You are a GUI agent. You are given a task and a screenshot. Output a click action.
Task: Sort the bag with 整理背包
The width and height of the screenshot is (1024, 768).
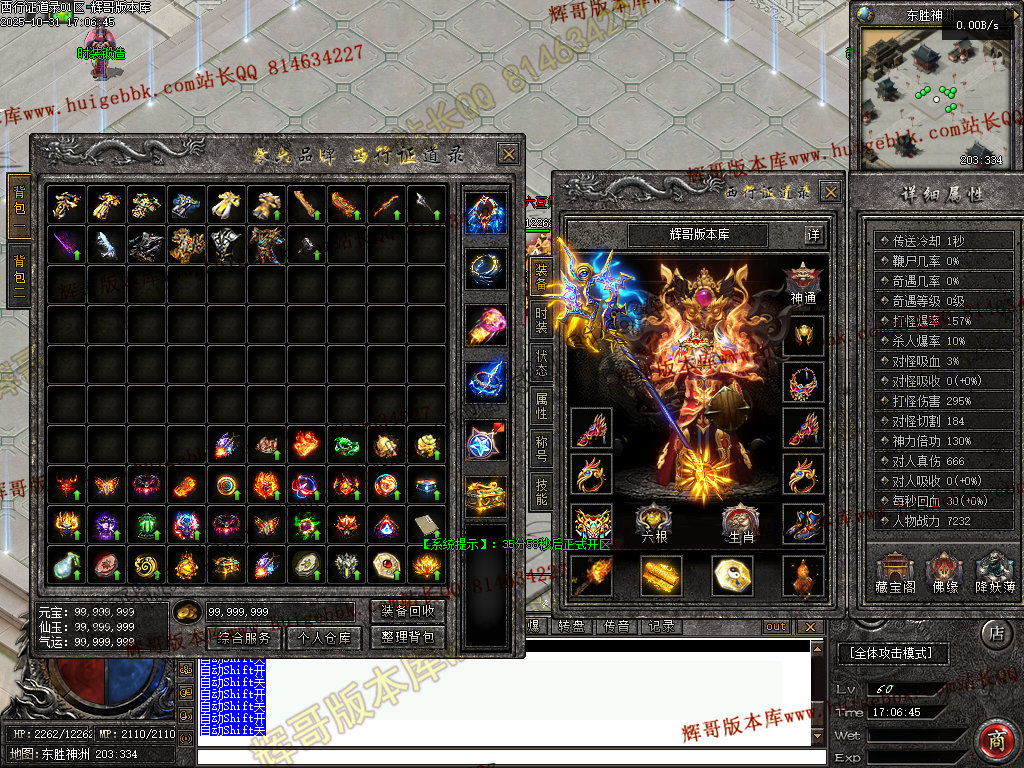coord(407,637)
